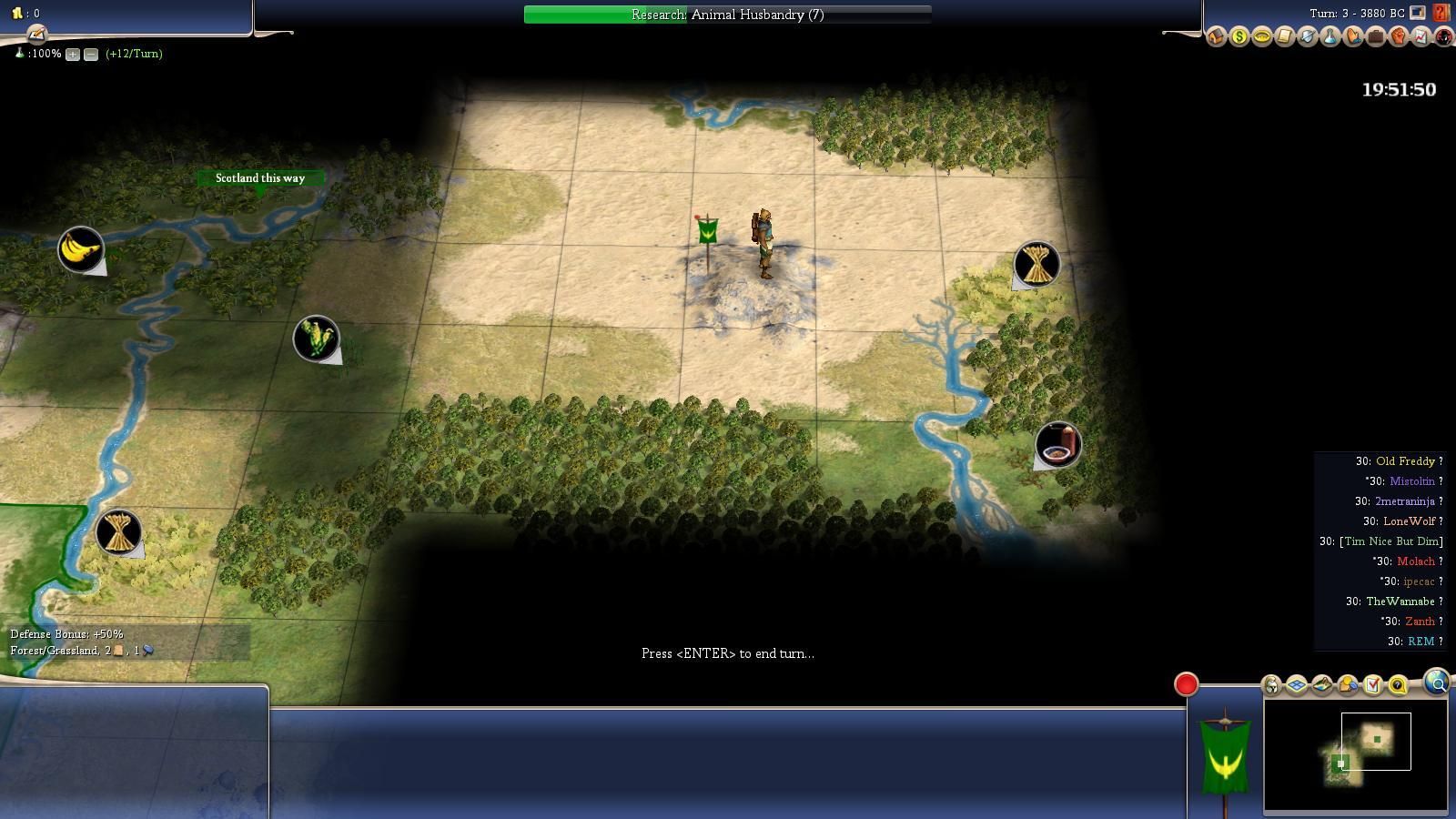Screen dimensions: 1456x819
Task: Select player Old Freddy in scoreboard
Action: (1405, 461)
